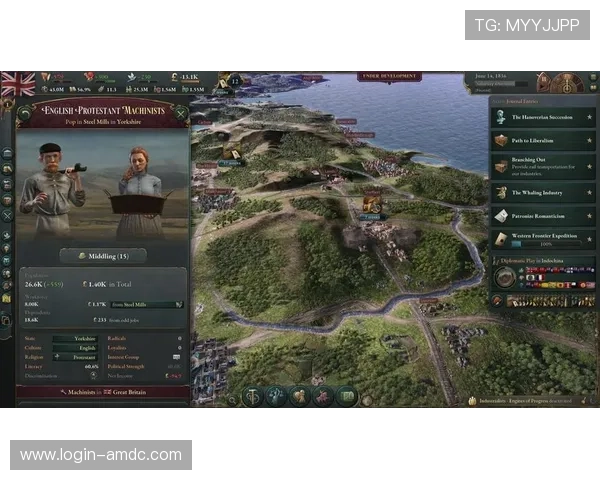The height and width of the screenshot is (480, 600).
Task: Click the British flag in the top bar
Action: click(x=18, y=82)
